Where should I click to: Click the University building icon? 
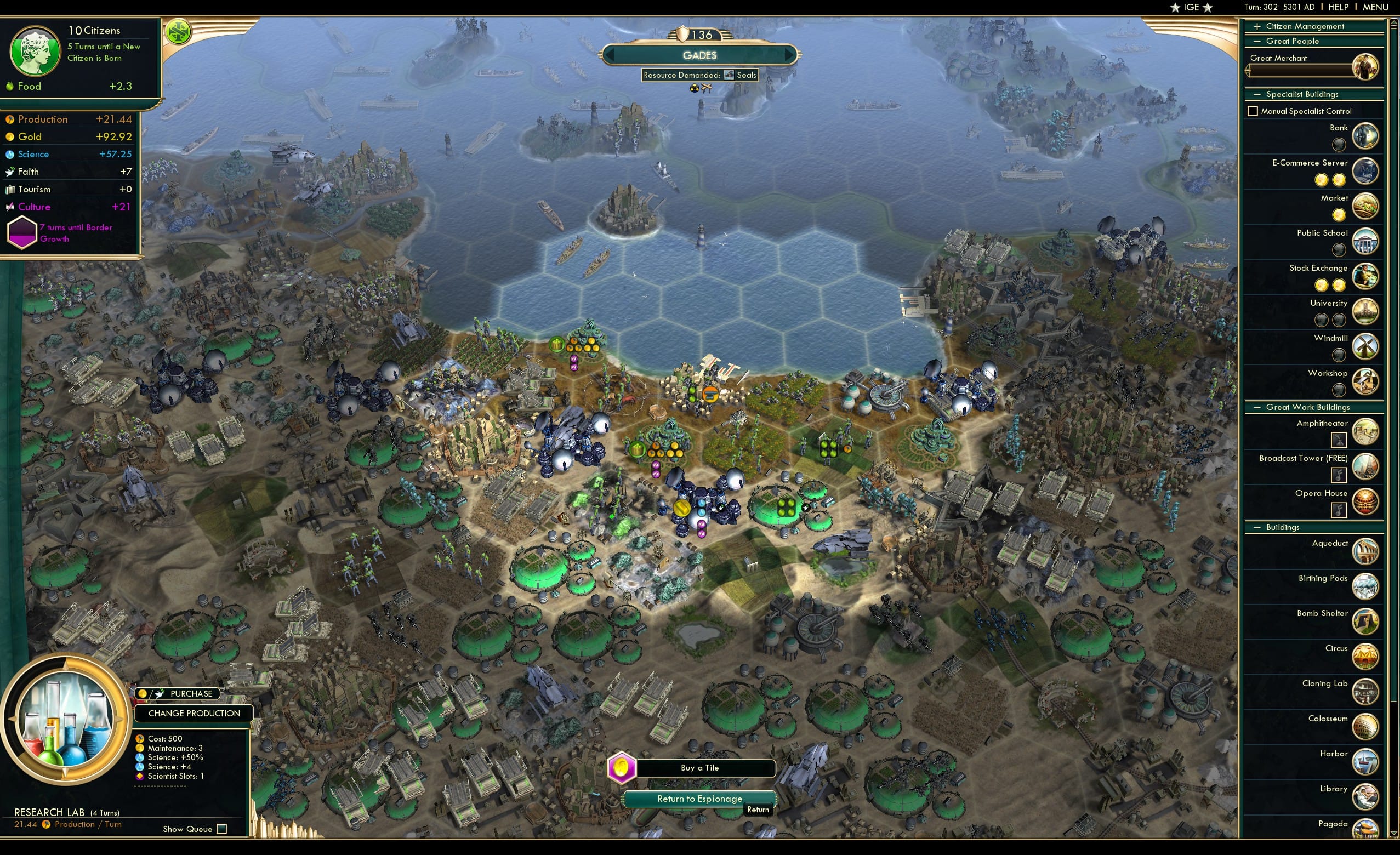[1365, 311]
